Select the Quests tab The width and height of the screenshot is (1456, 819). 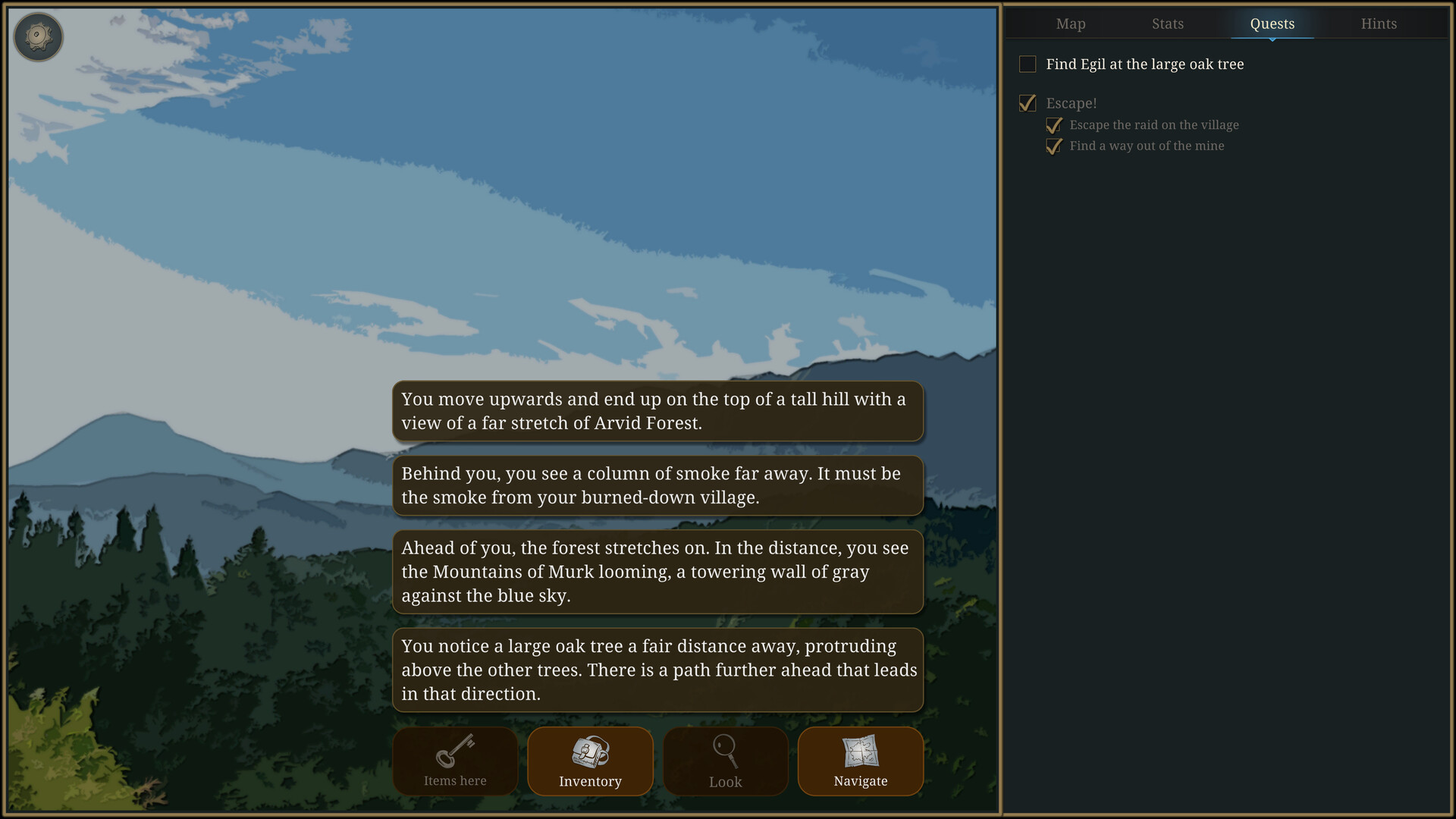click(x=1272, y=24)
